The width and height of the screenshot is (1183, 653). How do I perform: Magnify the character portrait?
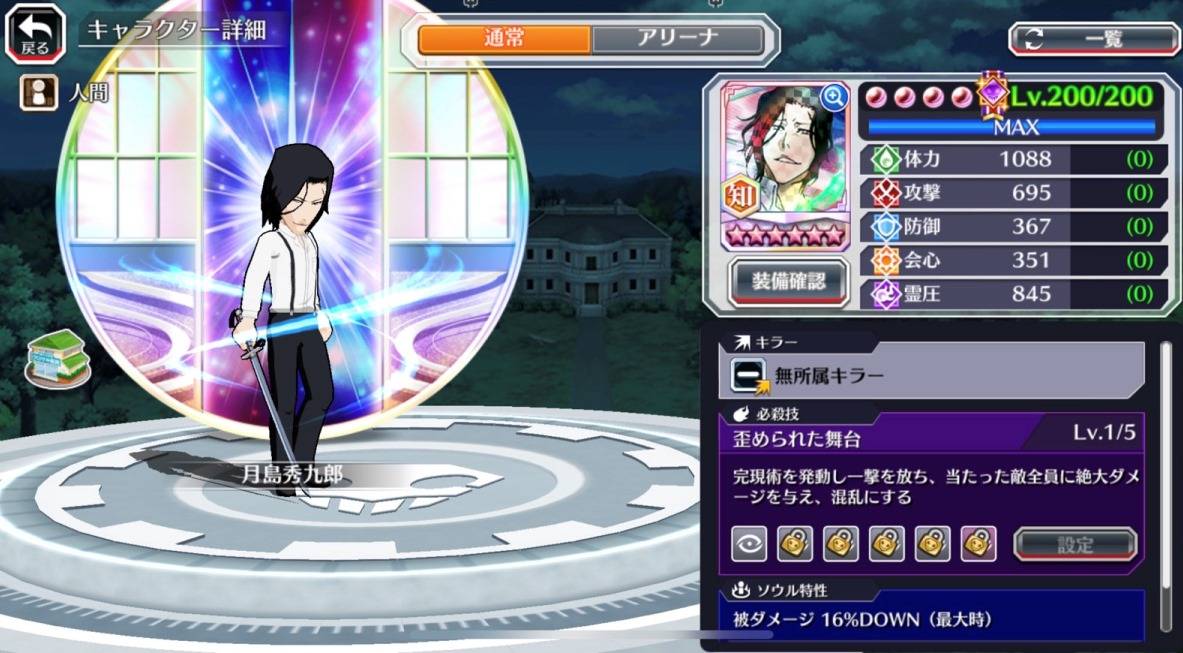(833, 96)
